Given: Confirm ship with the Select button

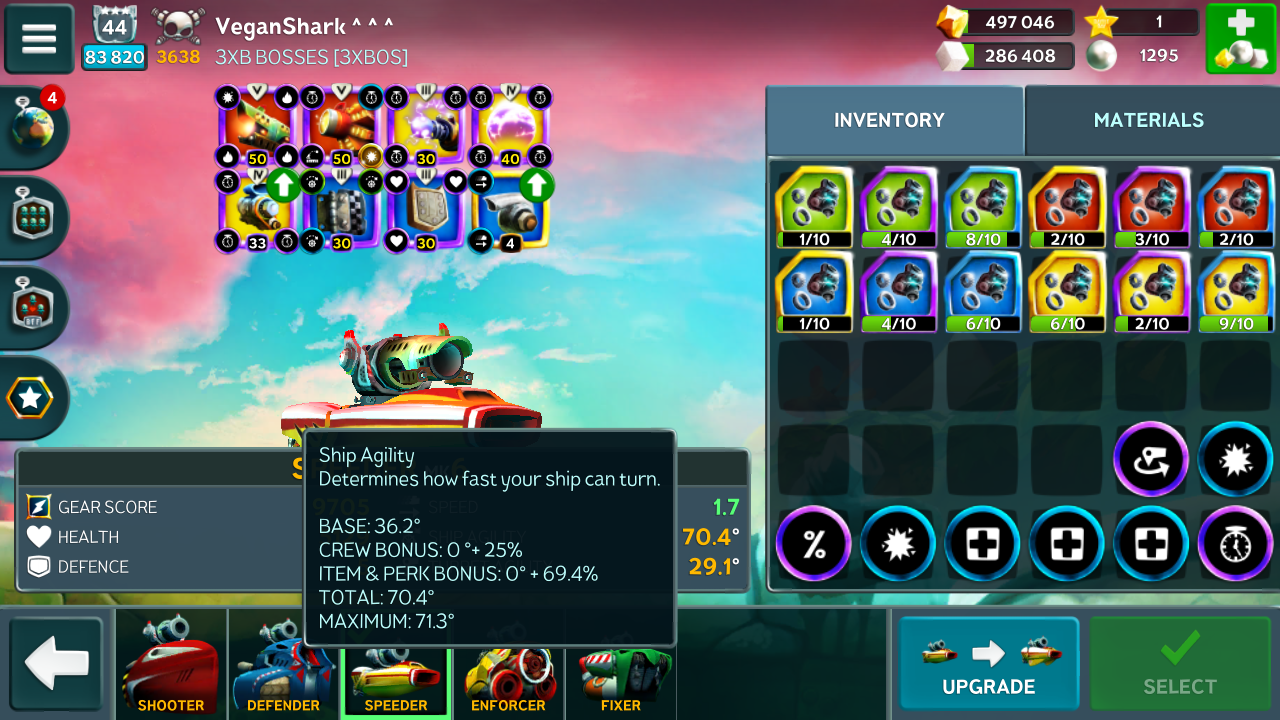Looking at the screenshot, I should (1180, 664).
